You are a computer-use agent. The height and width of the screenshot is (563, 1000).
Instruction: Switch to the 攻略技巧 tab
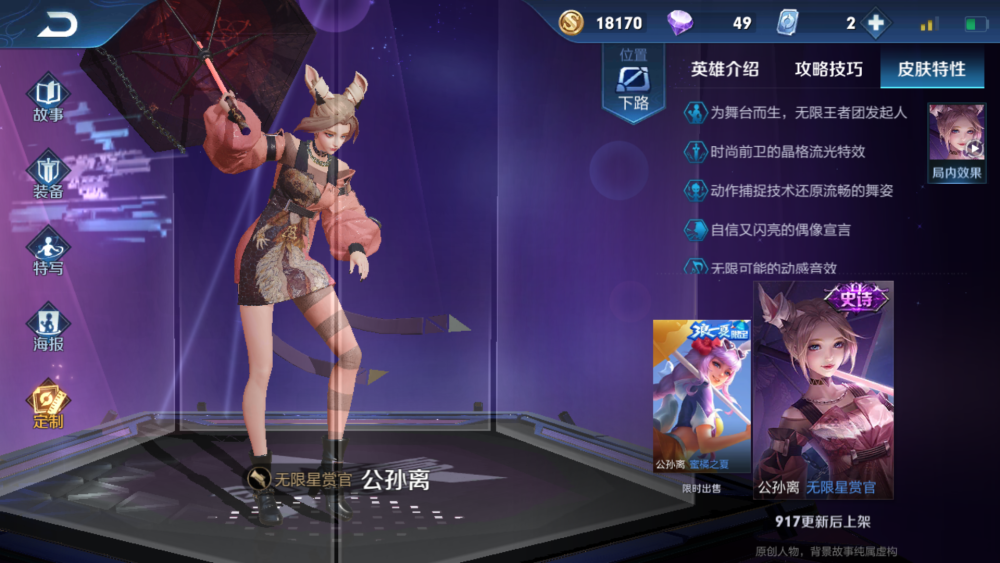click(x=828, y=69)
